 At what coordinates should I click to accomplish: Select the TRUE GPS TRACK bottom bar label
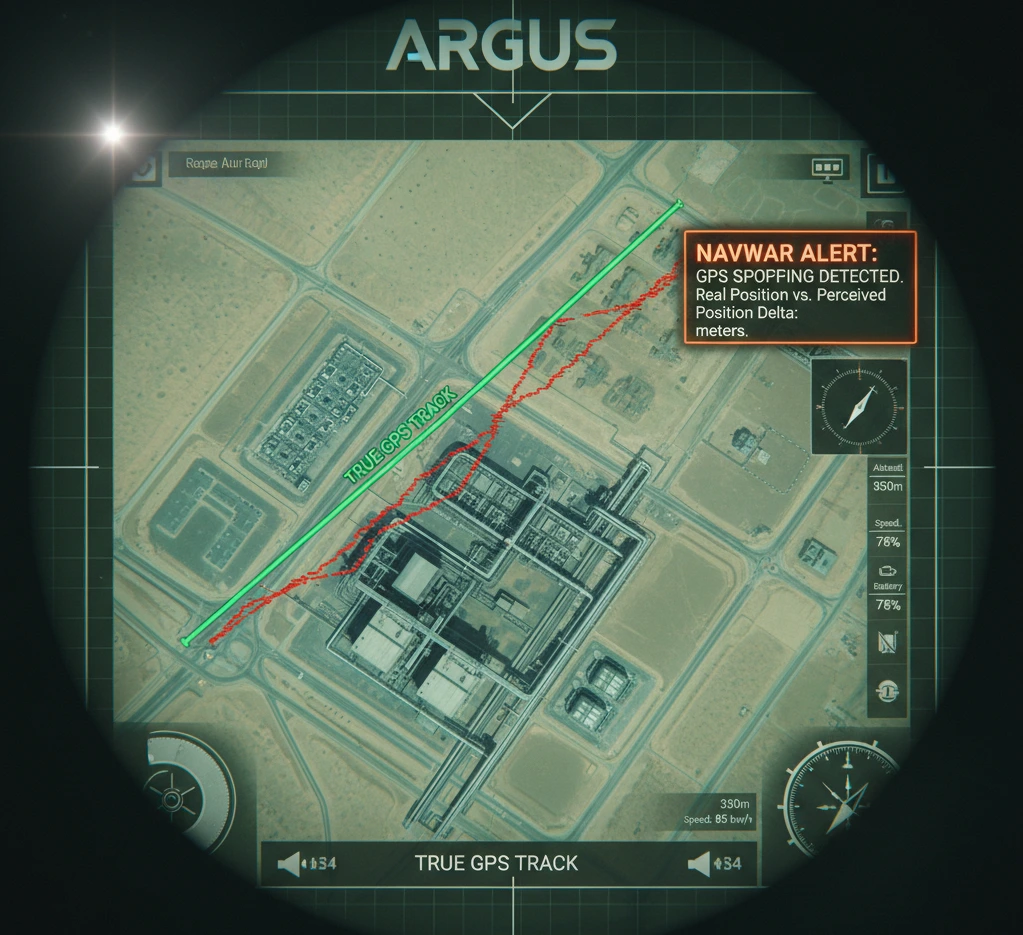click(496, 863)
